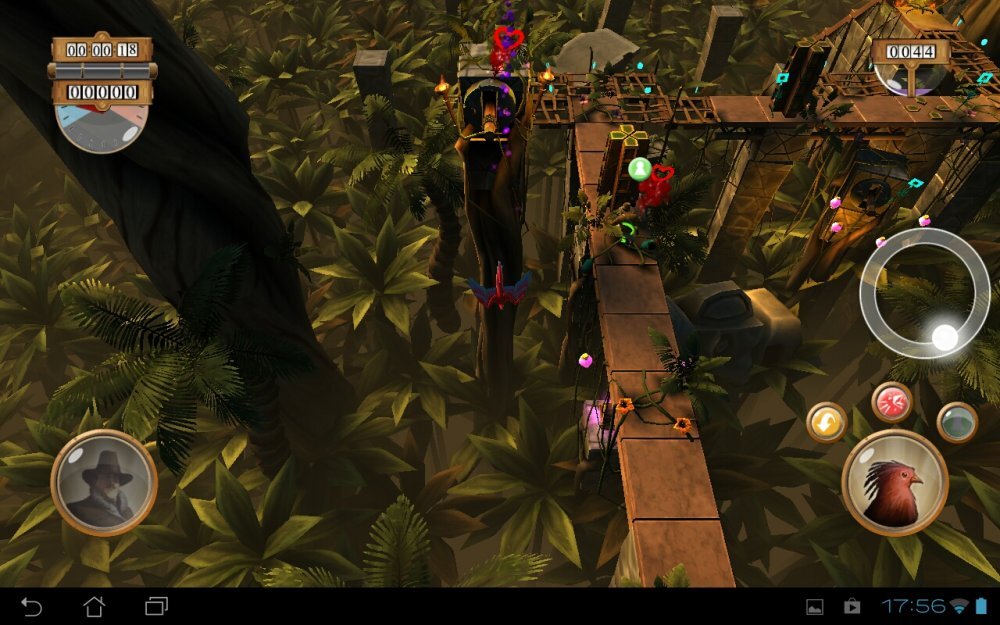Tap the old man in hat portrait

(104, 483)
